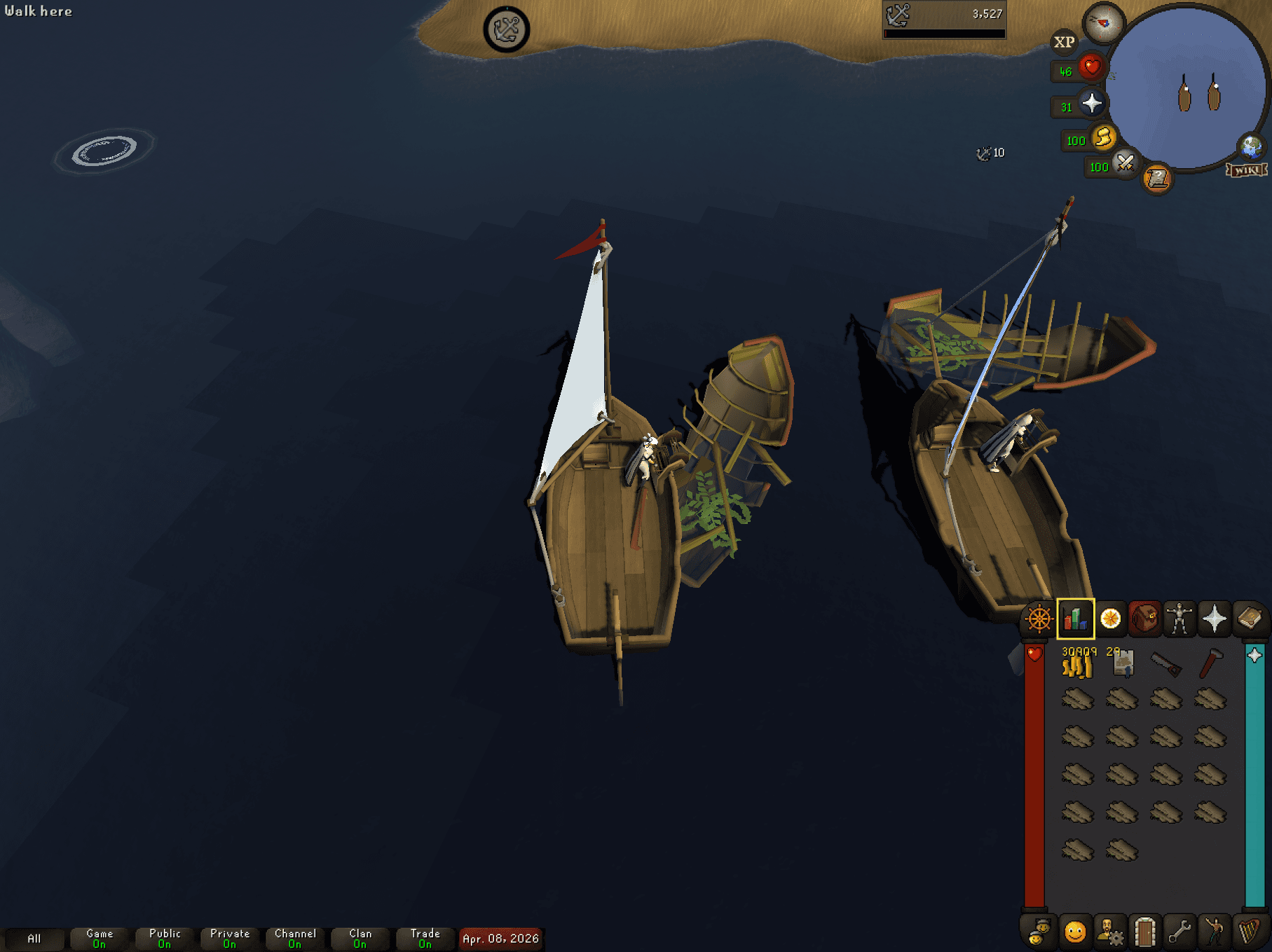Image resolution: width=1272 pixels, height=952 pixels.
Task: Open the ship's wheel sailing tab
Action: pyautogui.click(x=1039, y=619)
